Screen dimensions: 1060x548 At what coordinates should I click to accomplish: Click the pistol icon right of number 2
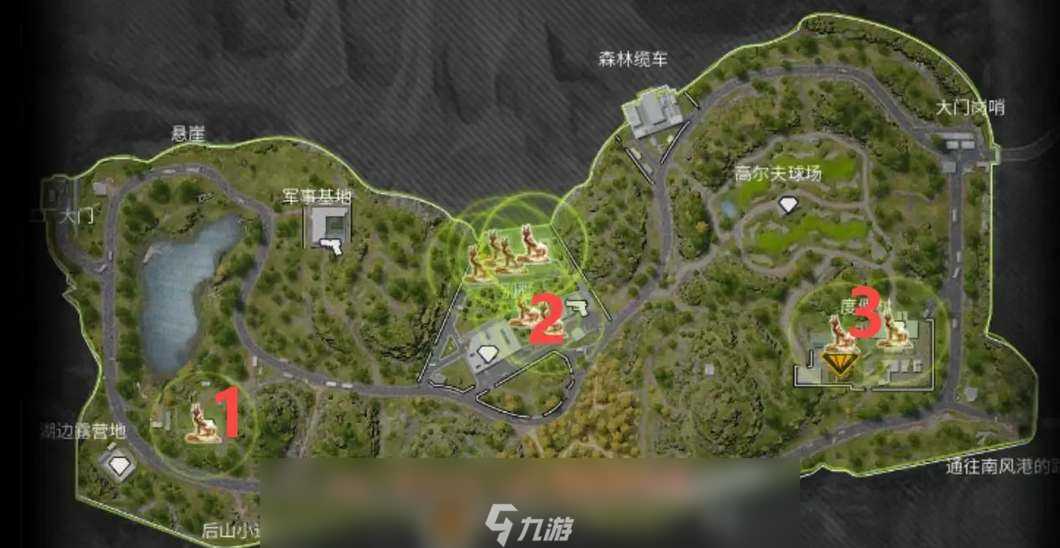tap(578, 305)
